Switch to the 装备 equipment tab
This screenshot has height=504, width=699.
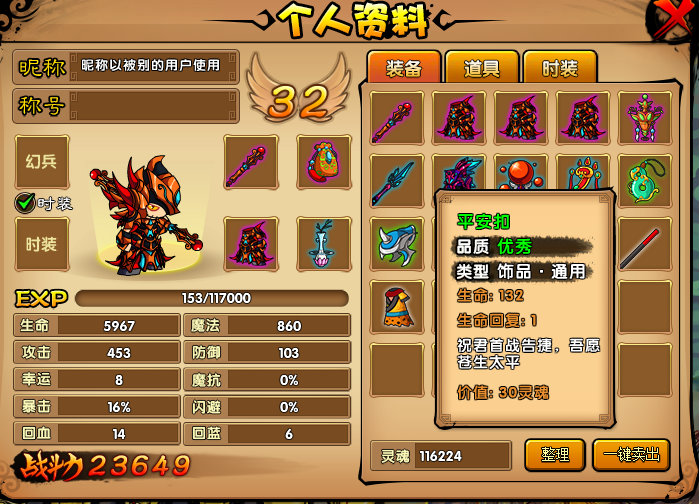point(404,67)
